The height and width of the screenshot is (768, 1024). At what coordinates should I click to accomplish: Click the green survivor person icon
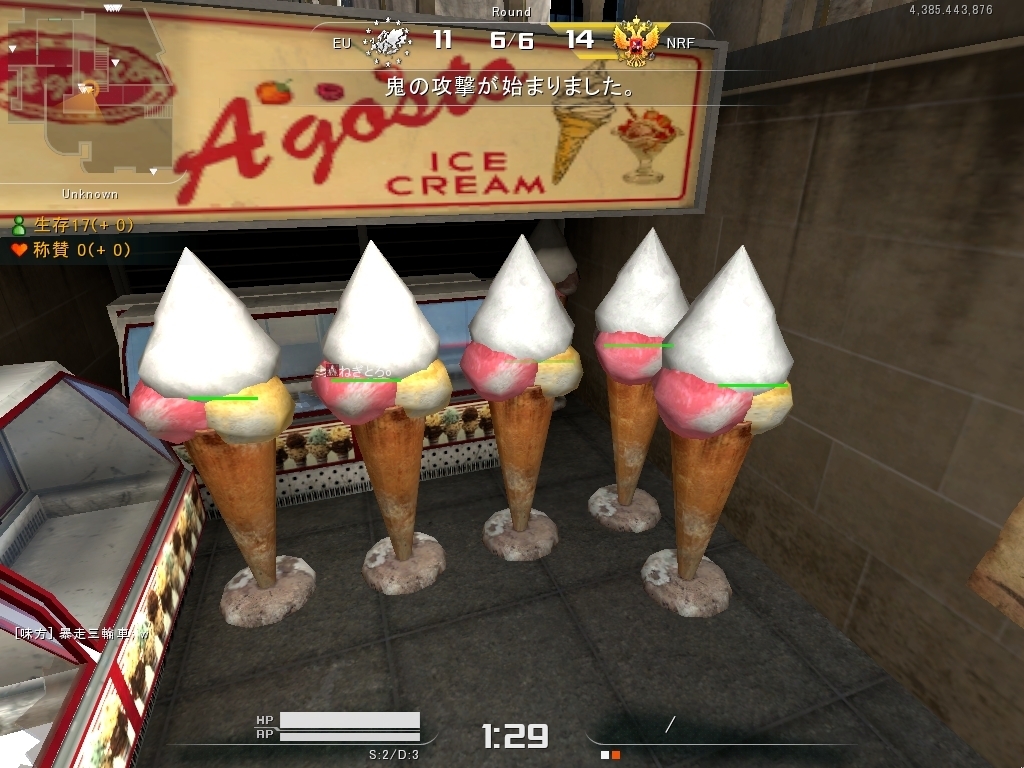coord(19,226)
